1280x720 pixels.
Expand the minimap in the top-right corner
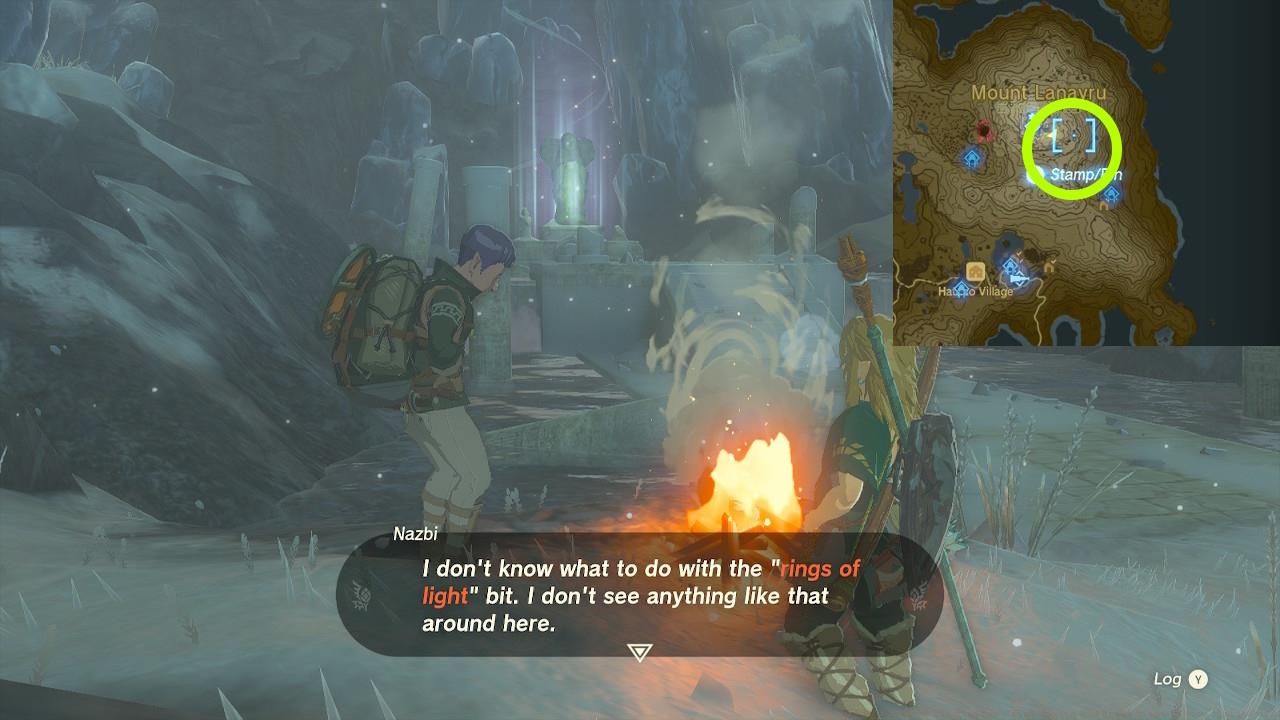click(x=1088, y=180)
